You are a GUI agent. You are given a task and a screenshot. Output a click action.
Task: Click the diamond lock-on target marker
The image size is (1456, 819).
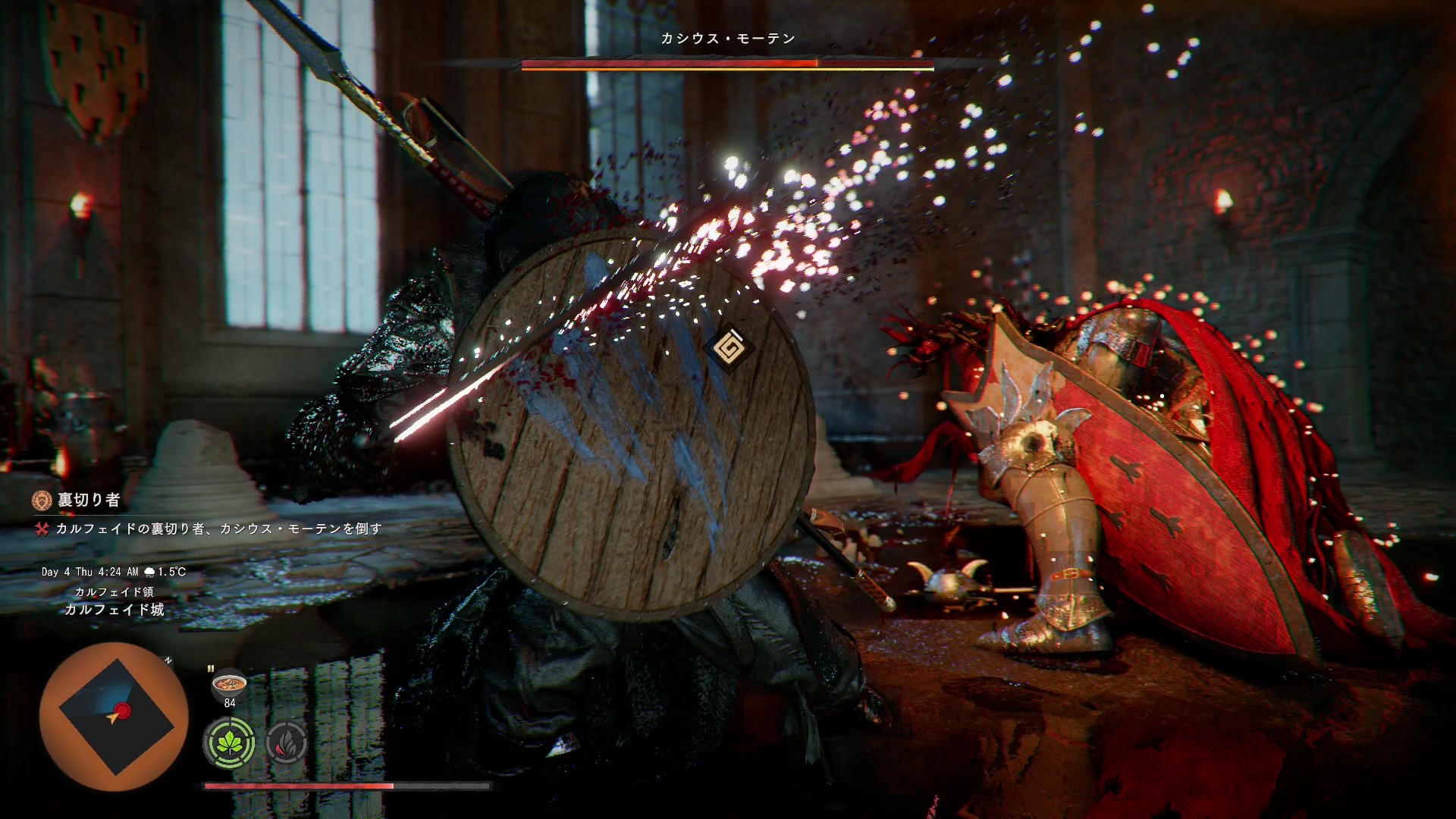pyautogui.click(x=729, y=350)
